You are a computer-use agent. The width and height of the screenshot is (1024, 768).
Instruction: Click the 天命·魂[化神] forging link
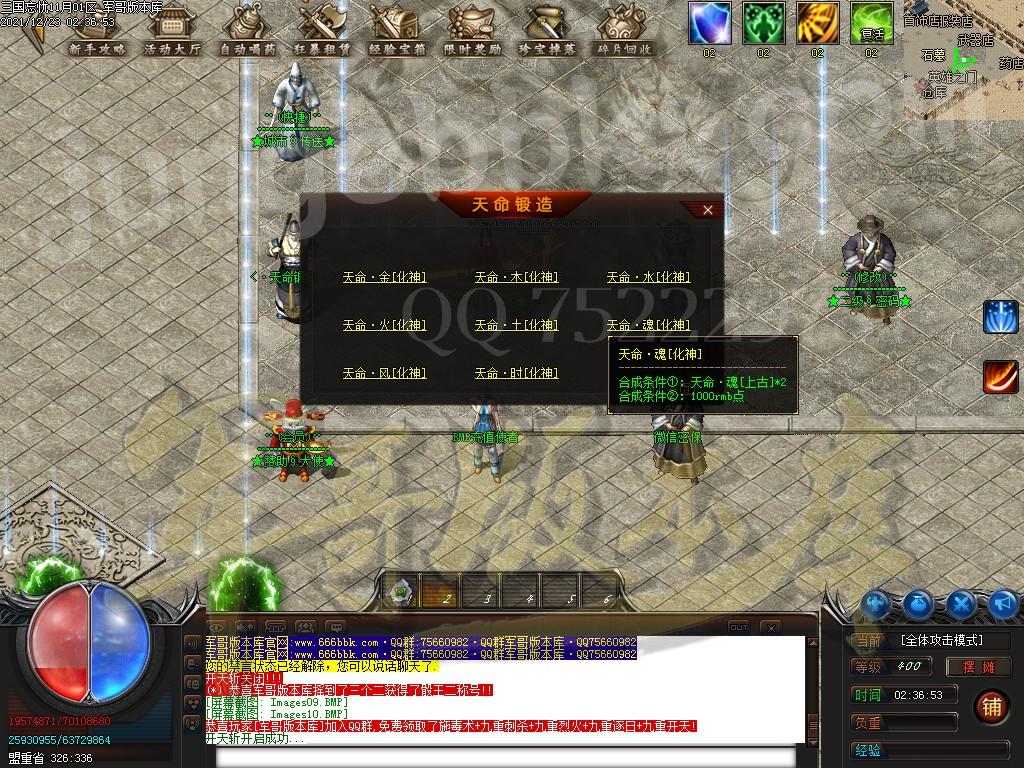648,325
